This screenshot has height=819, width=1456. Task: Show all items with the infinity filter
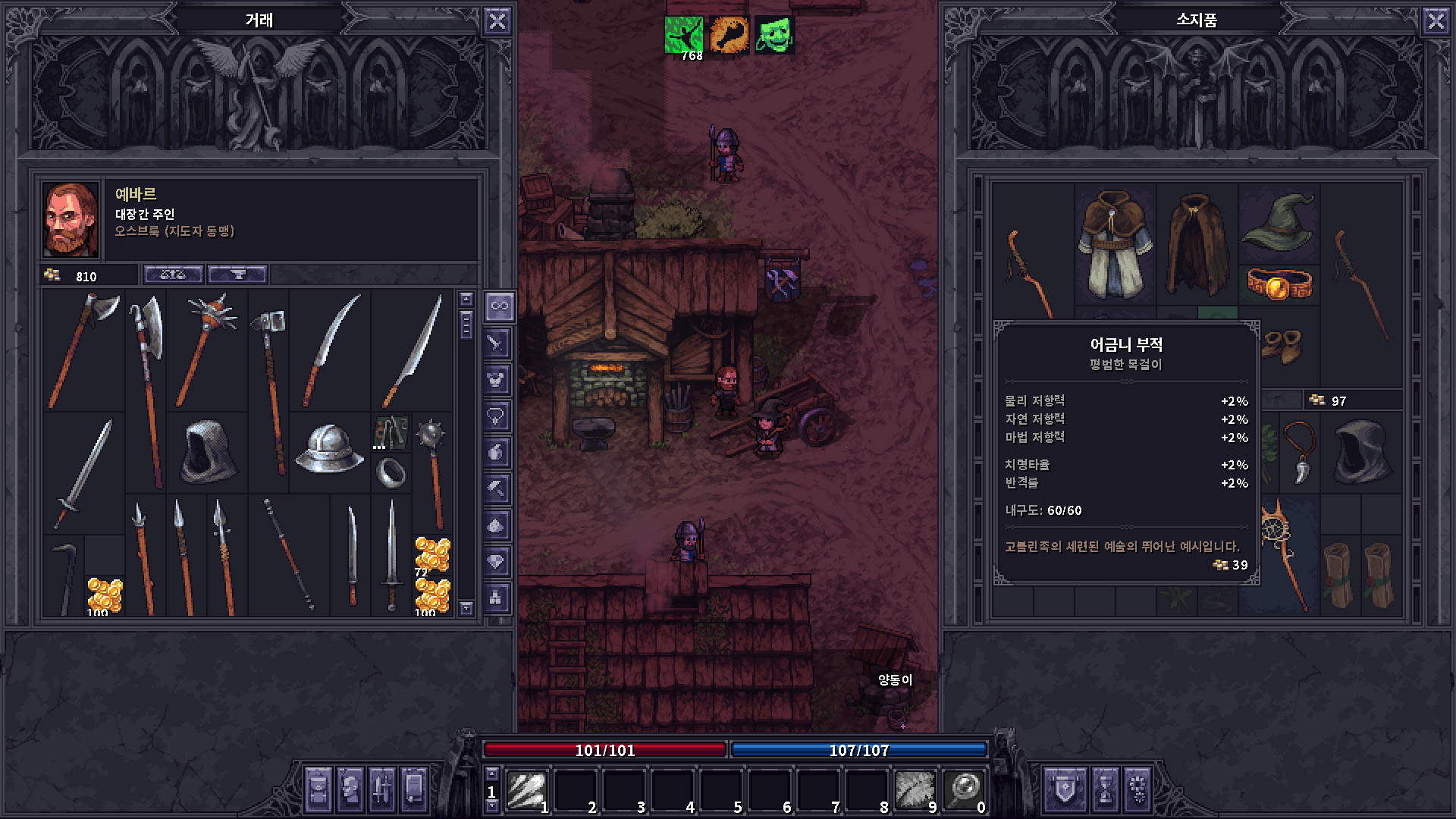[498, 306]
